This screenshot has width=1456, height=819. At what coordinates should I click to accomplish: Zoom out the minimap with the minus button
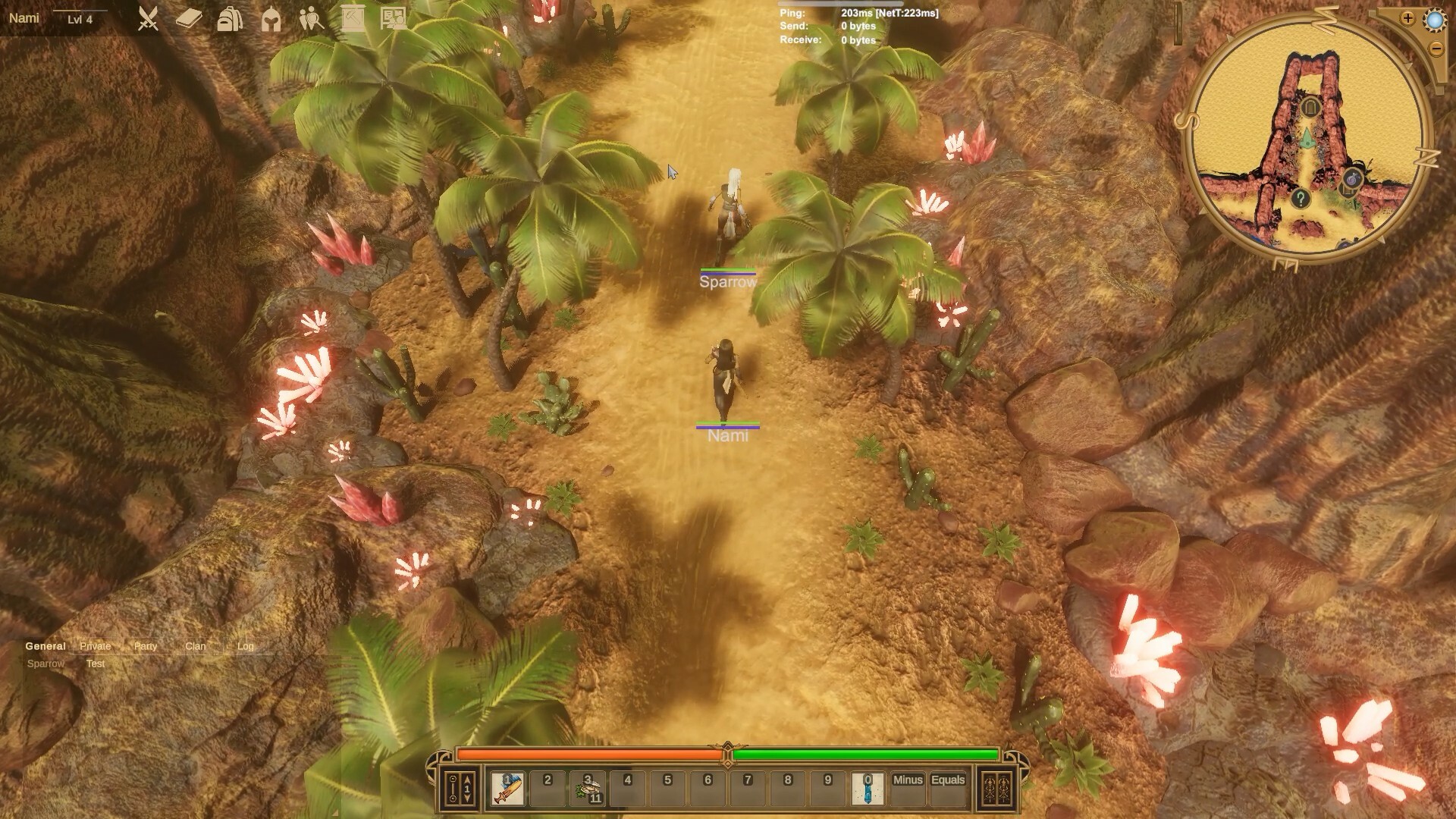point(1436,49)
